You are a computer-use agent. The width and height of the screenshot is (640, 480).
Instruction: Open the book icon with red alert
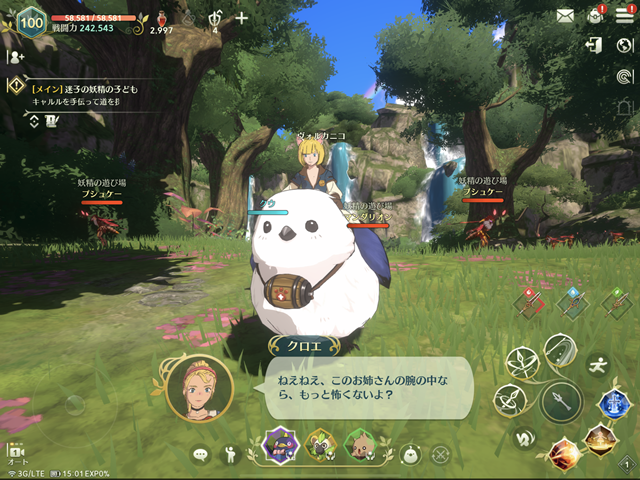[596, 15]
